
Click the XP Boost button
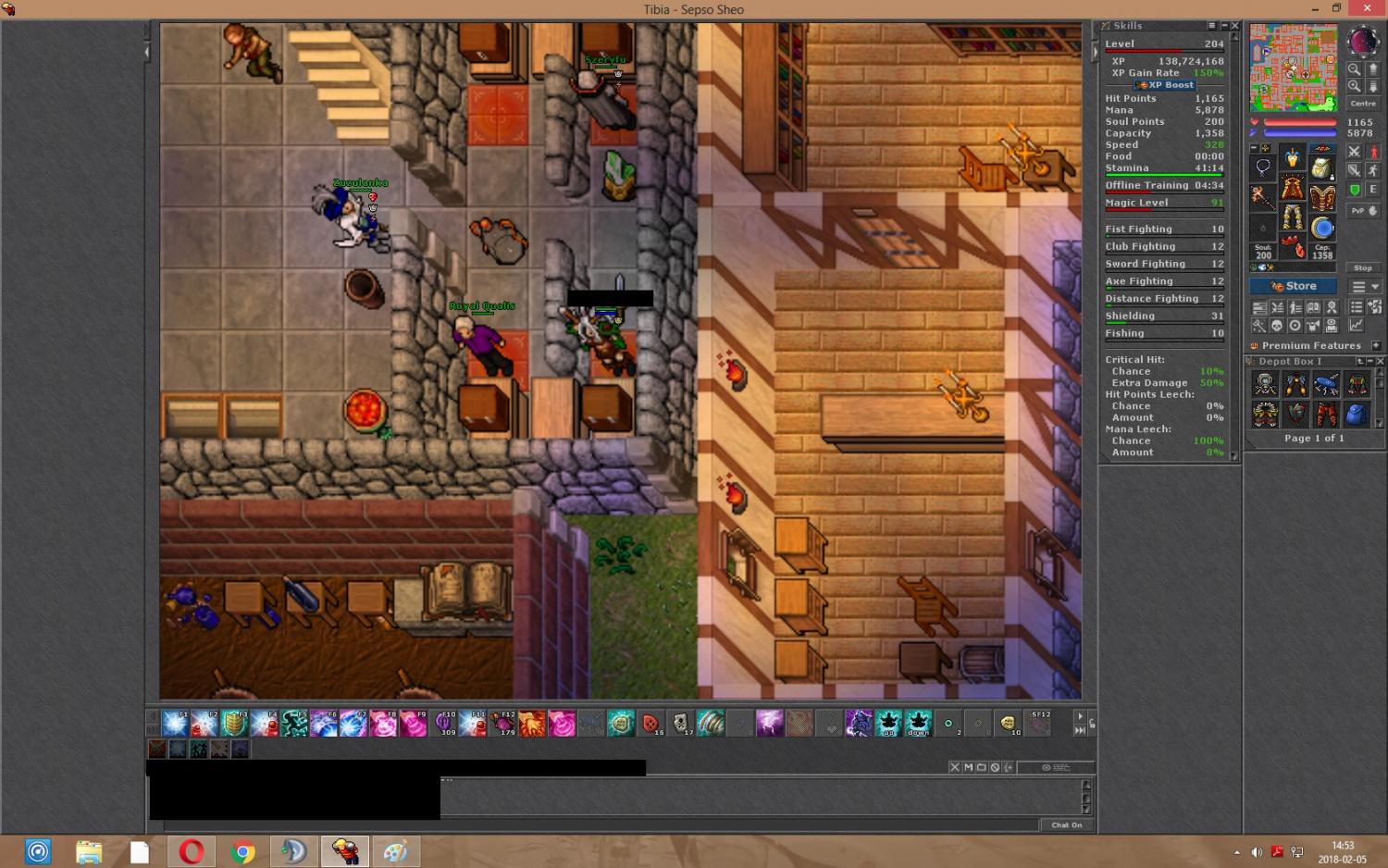(x=1165, y=85)
